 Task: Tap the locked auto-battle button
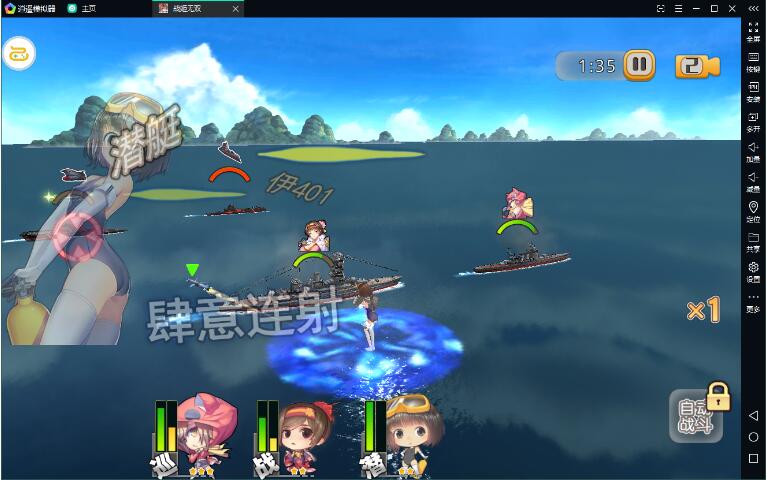click(695, 415)
